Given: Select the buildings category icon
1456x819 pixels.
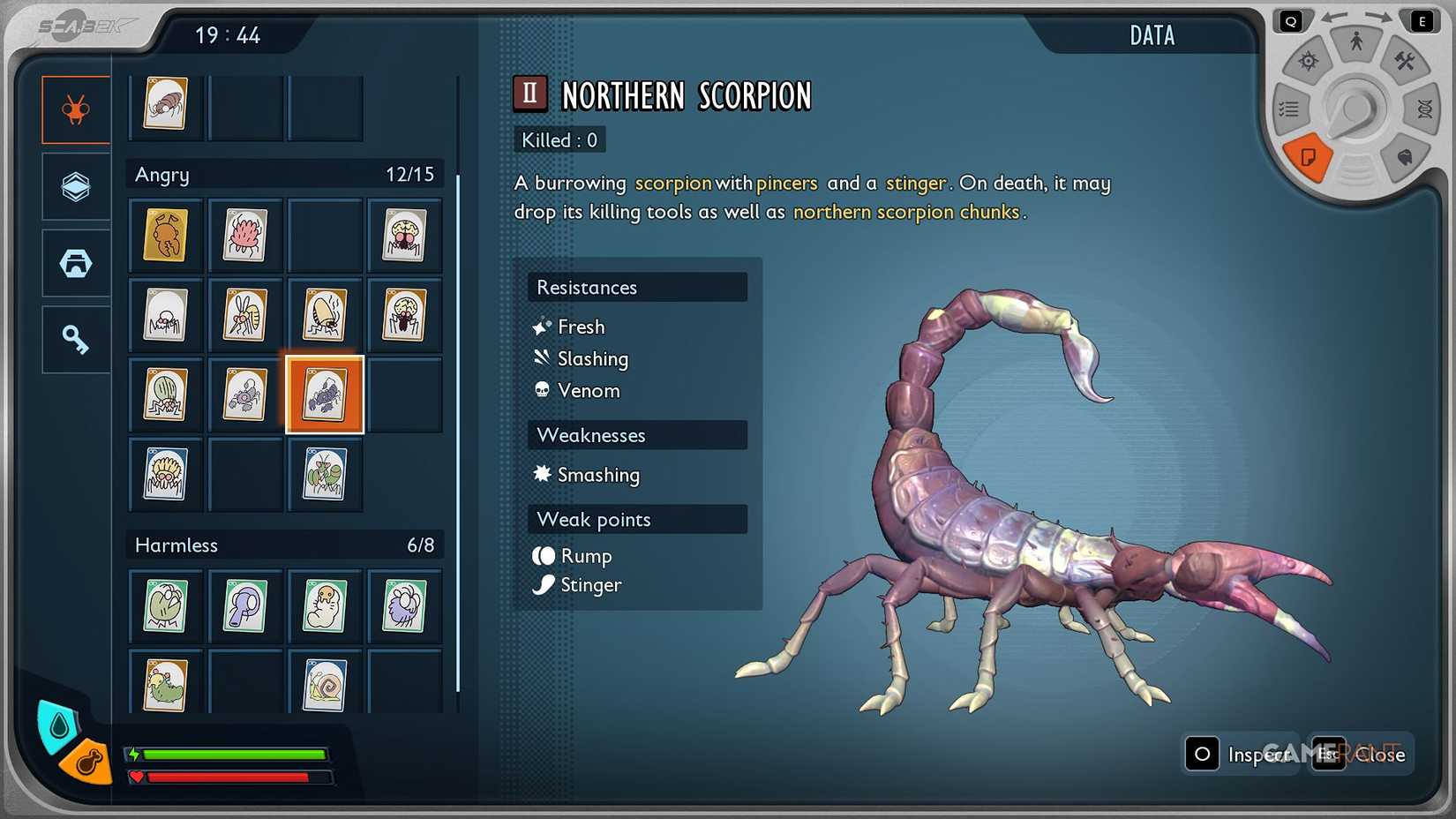Looking at the screenshot, I should [75, 262].
